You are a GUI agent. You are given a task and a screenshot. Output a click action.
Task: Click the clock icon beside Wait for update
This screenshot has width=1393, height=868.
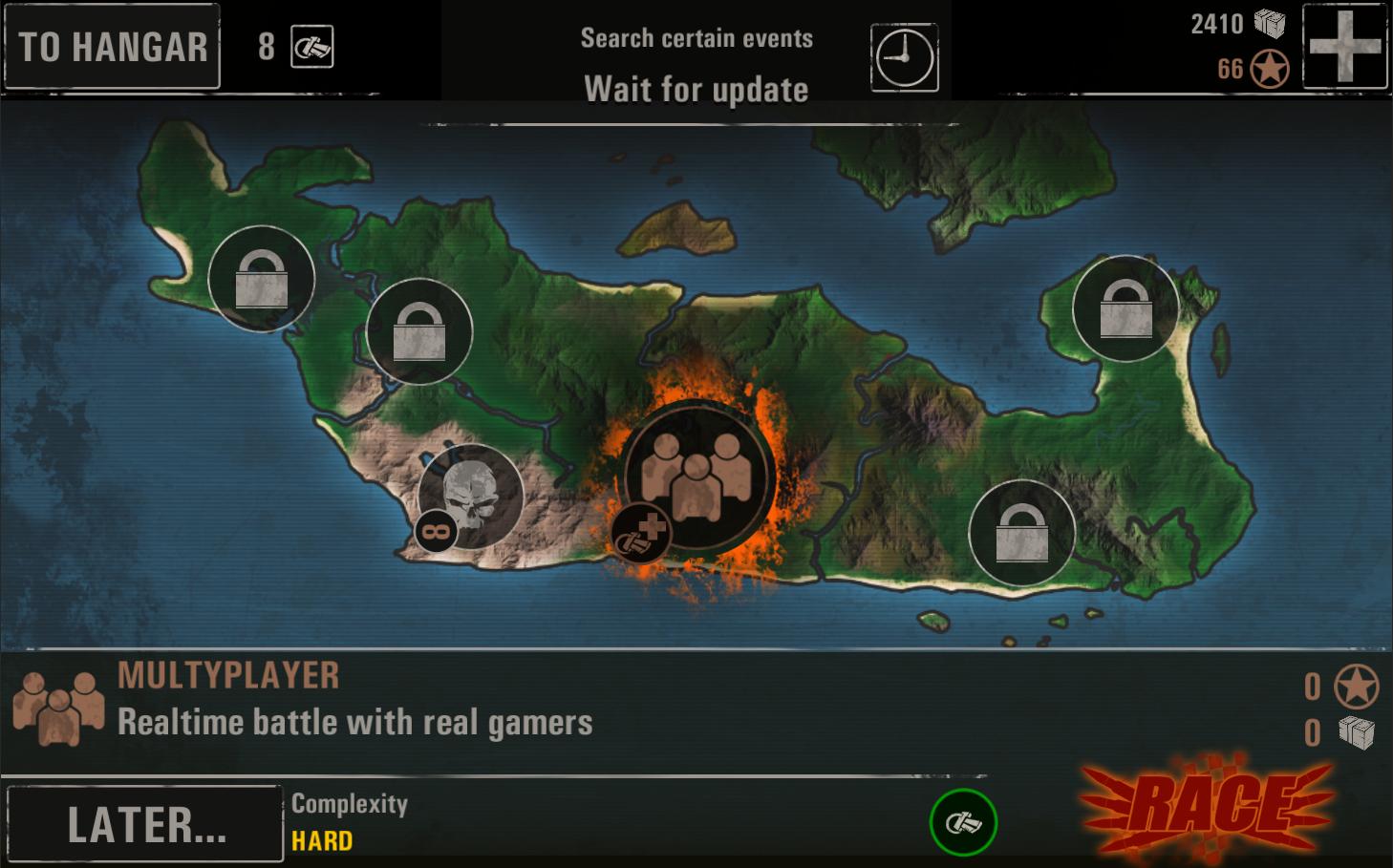point(904,58)
